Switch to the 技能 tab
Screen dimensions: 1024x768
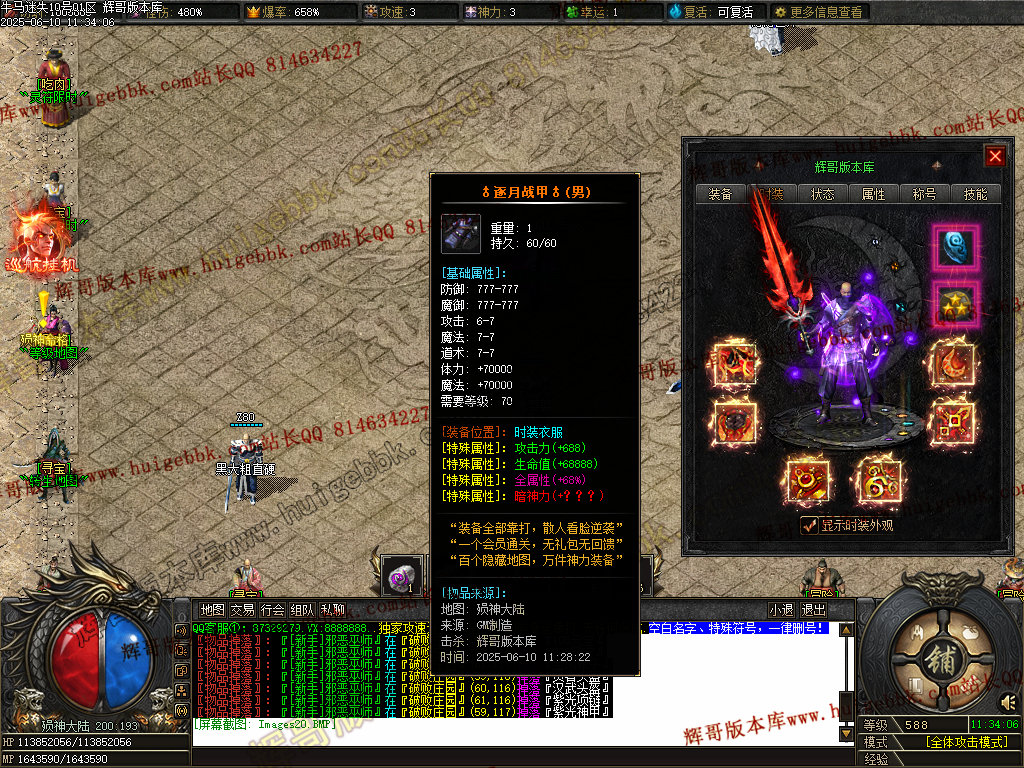(975, 194)
